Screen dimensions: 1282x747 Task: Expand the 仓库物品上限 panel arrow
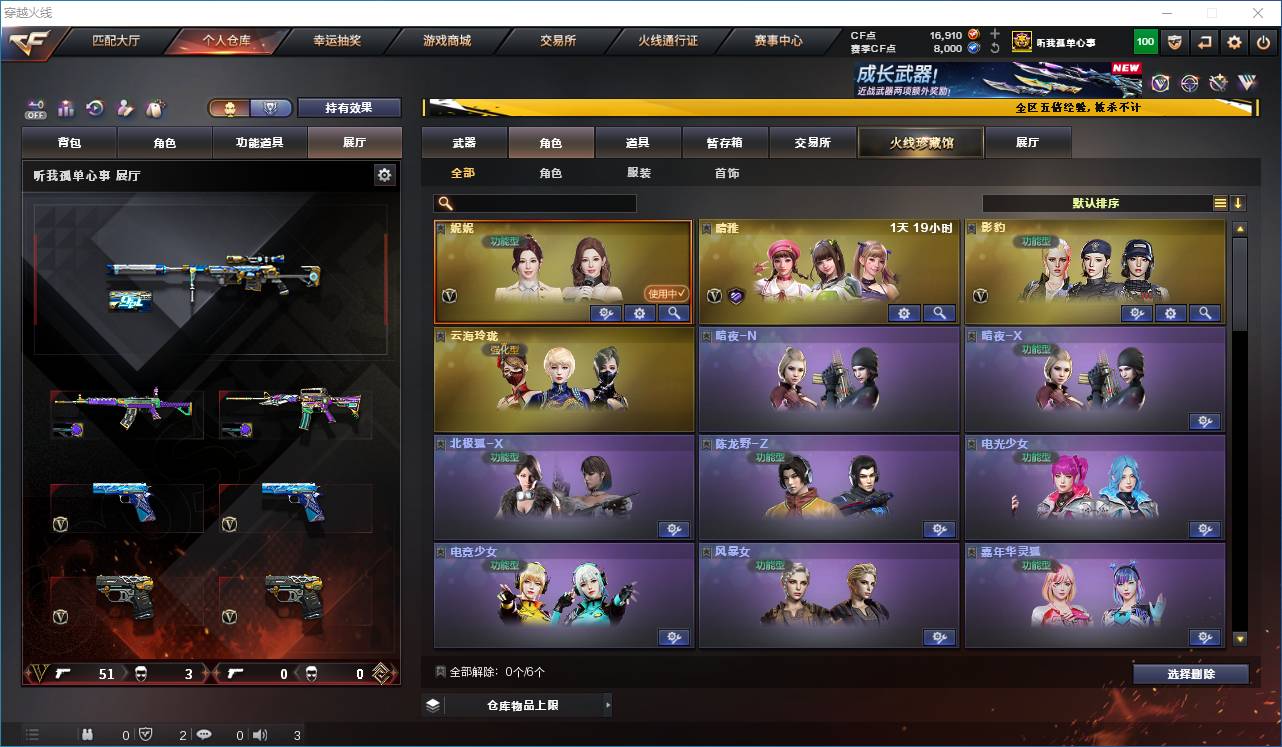(x=609, y=704)
